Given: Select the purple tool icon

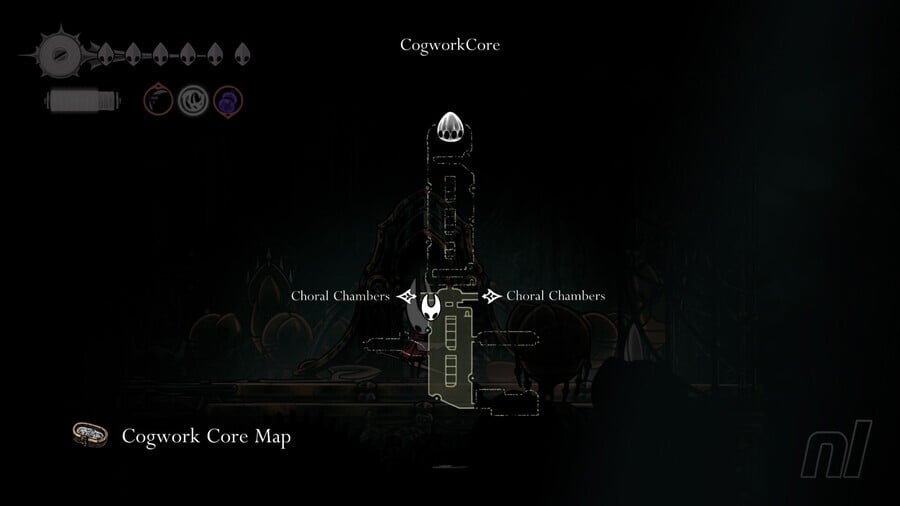Looking at the screenshot, I should coord(228,100).
